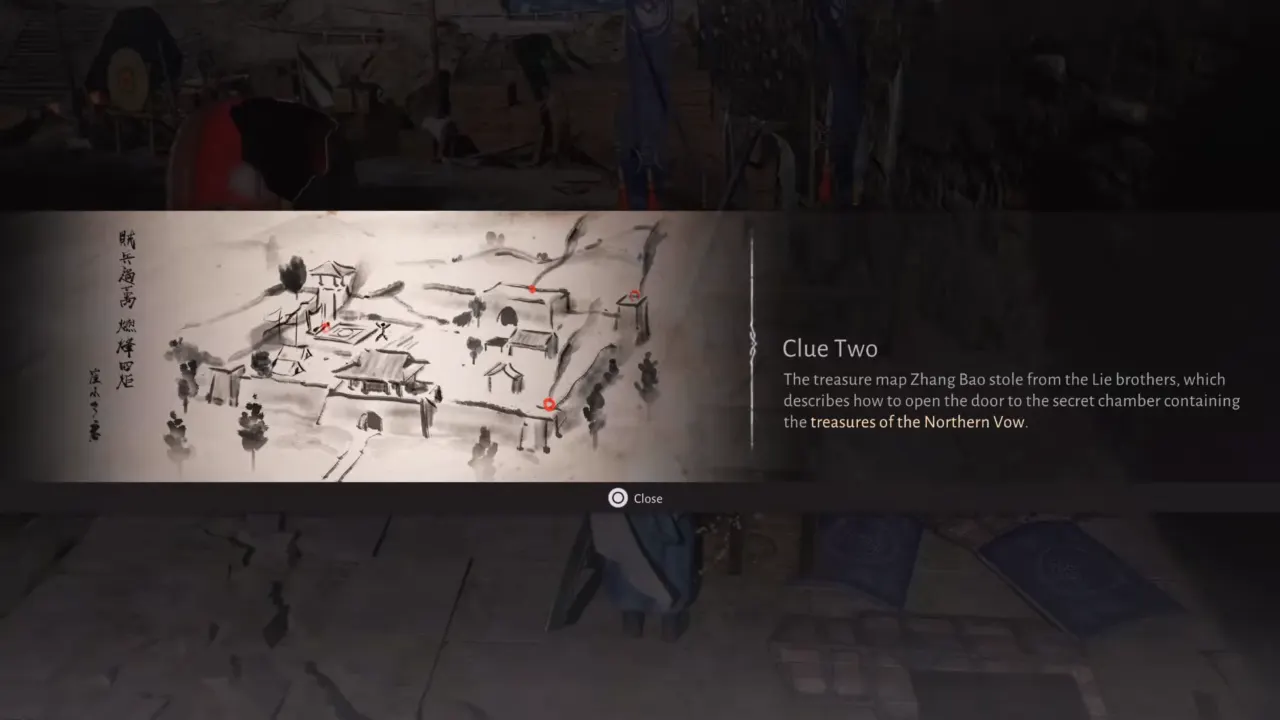Click the large pagoda building on the map
The height and width of the screenshot is (720, 1280).
point(375,371)
